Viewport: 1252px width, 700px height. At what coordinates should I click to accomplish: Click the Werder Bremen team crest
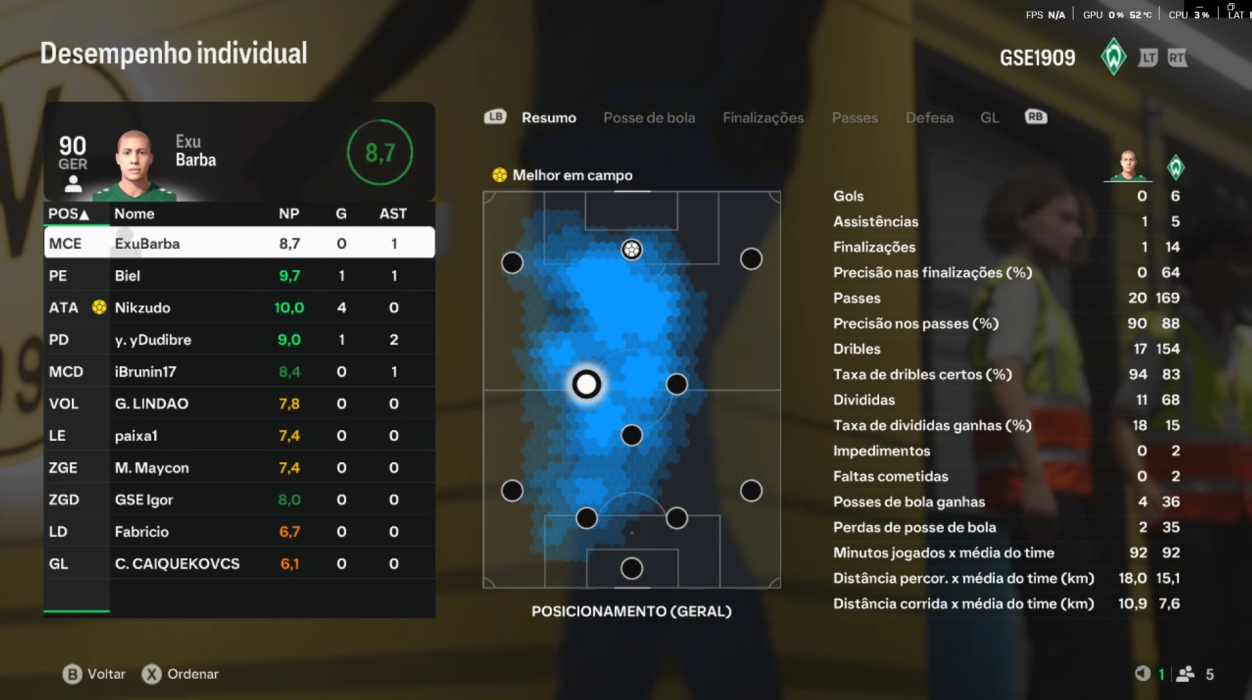point(1113,57)
